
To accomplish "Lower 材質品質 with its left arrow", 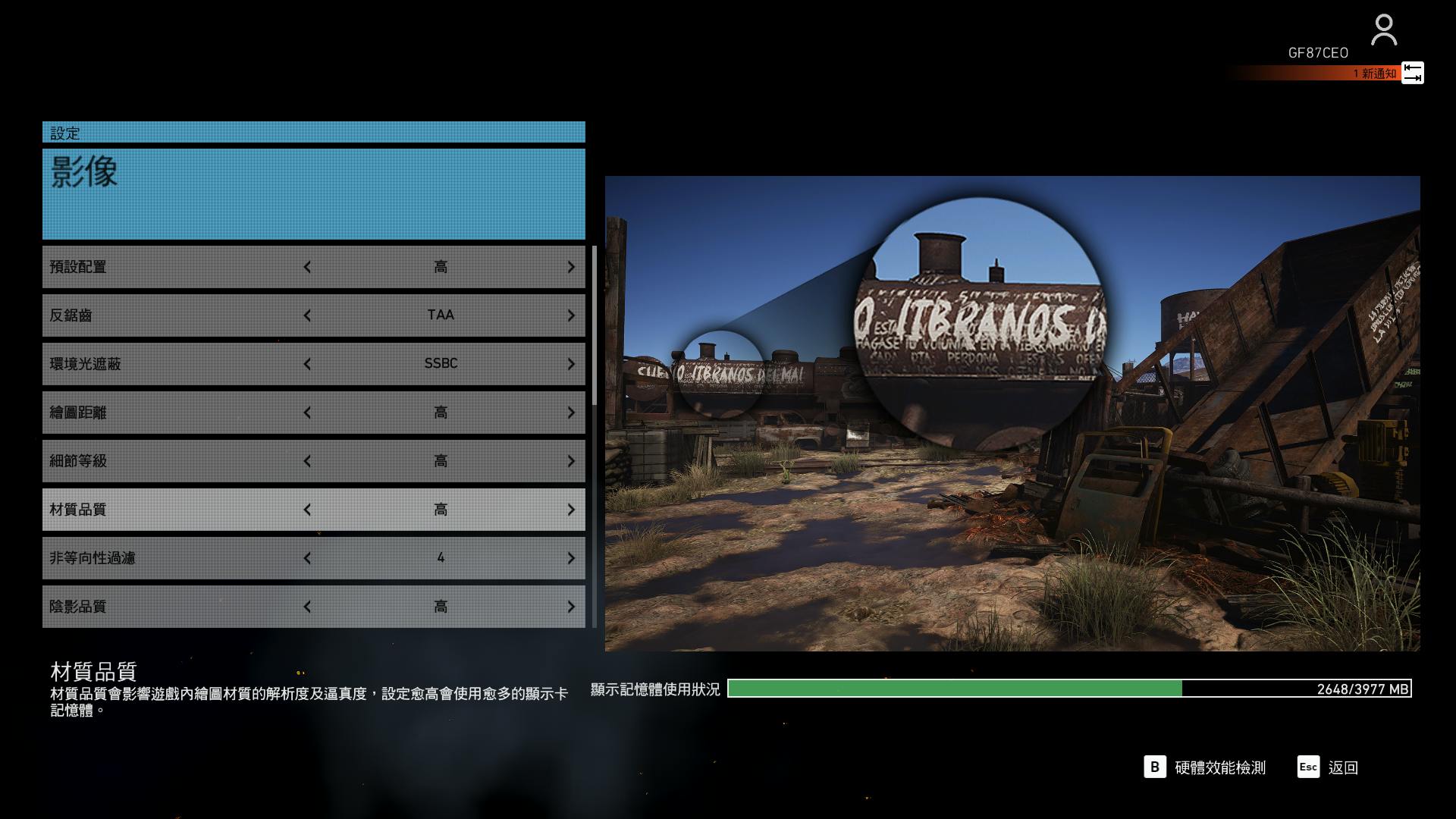I will click(x=307, y=510).
